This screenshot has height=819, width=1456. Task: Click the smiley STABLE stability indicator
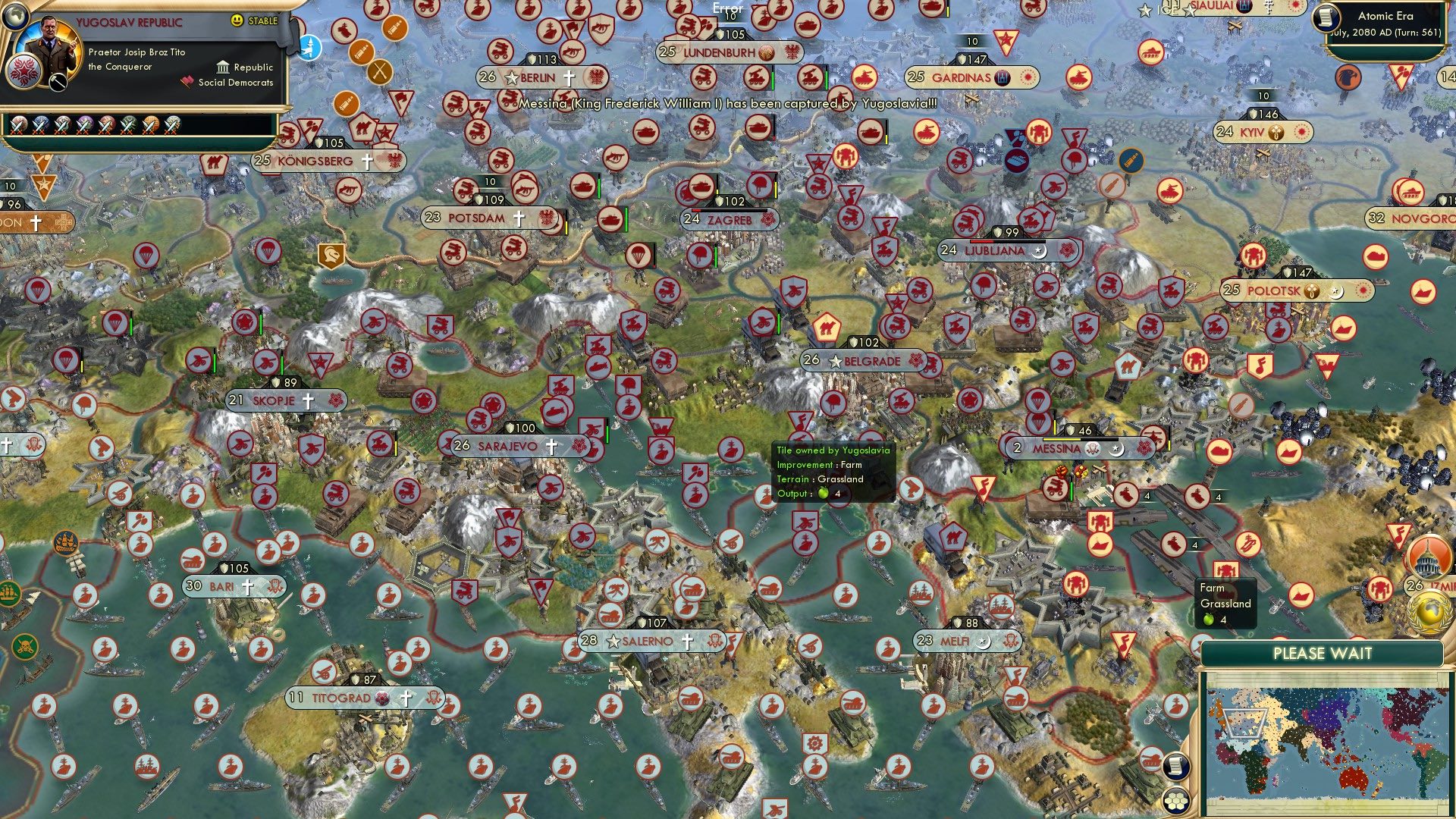pos(237,21)
